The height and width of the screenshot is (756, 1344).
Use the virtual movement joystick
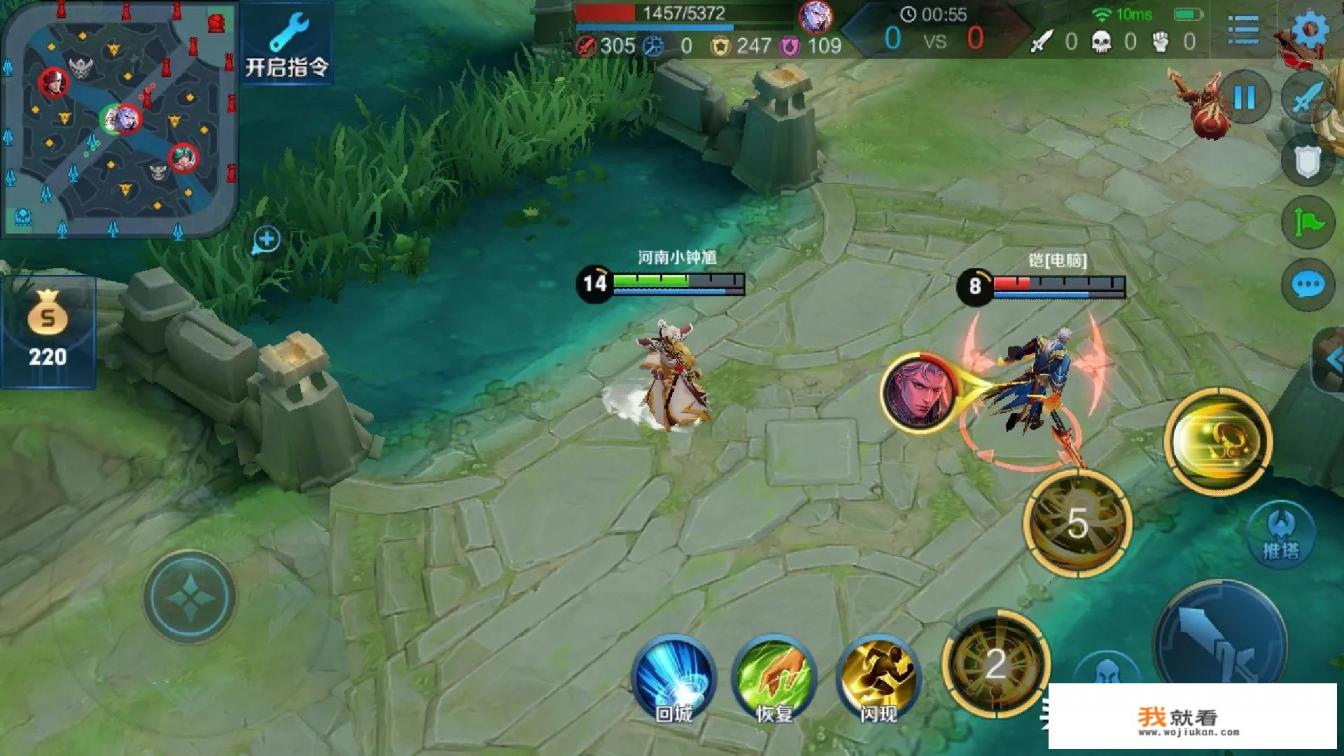pos(189,597)
